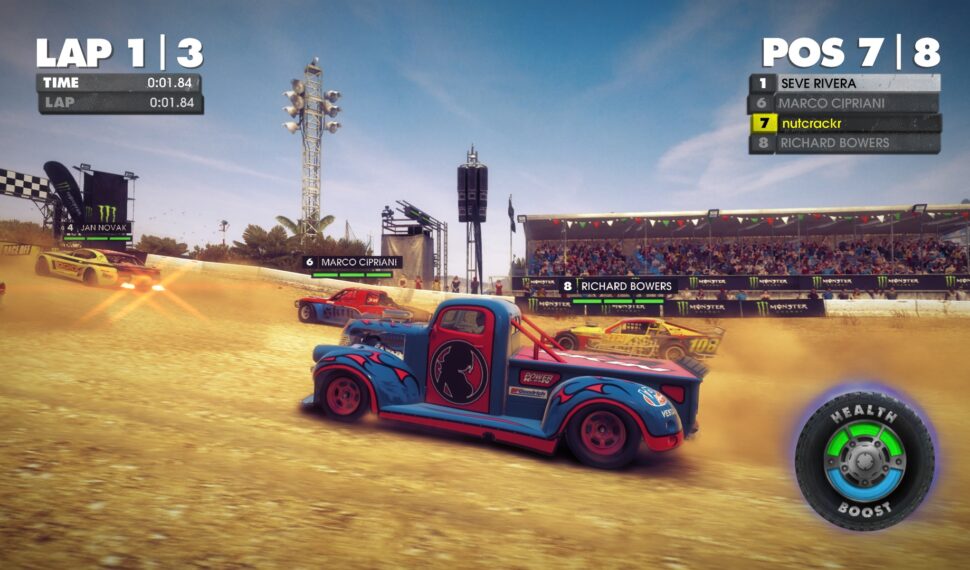Select Richard Bowers' row in the standings list
The image size is (970, 570).
[x=845, y=143]
